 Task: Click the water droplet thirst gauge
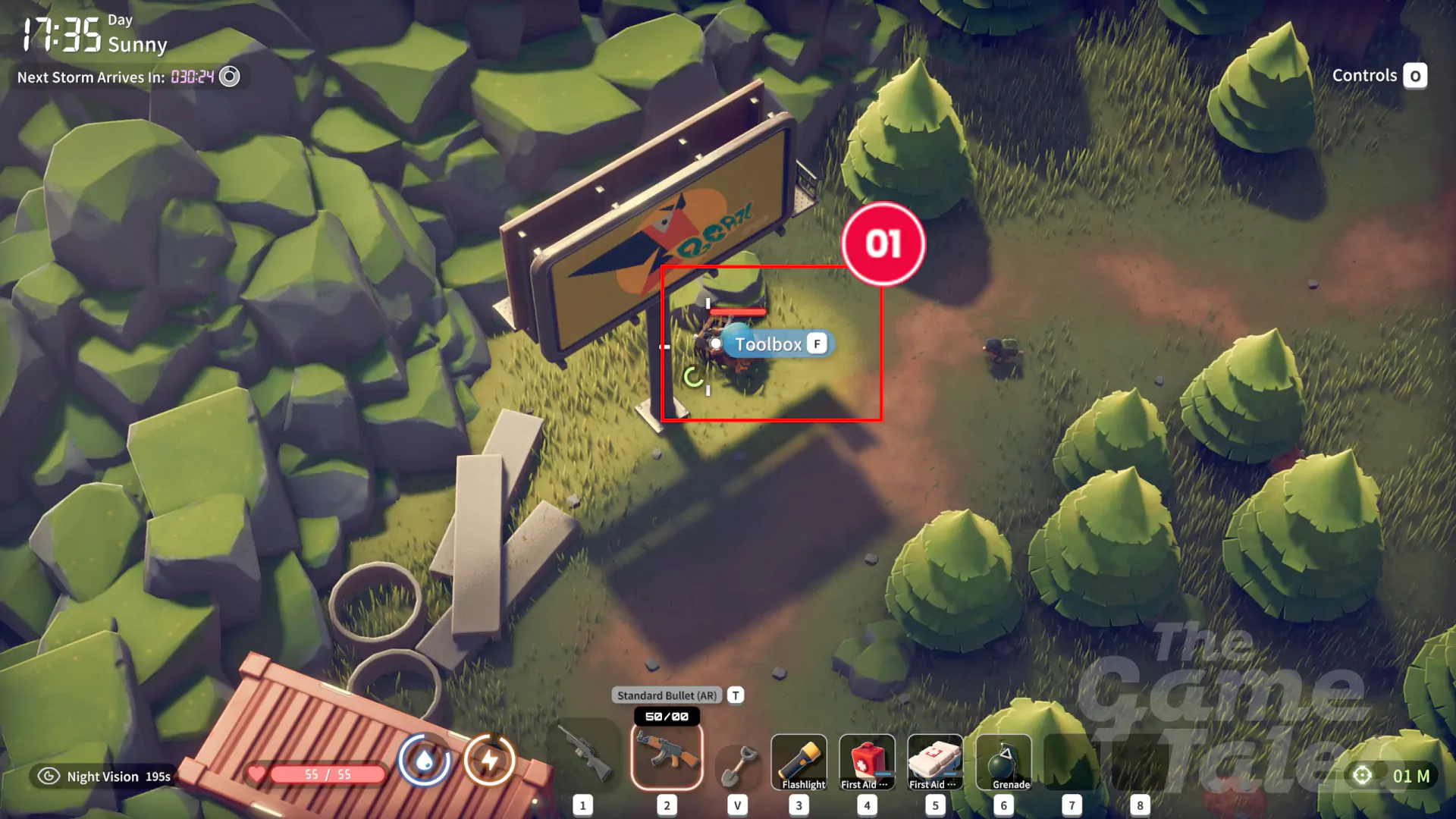(424, 760)
